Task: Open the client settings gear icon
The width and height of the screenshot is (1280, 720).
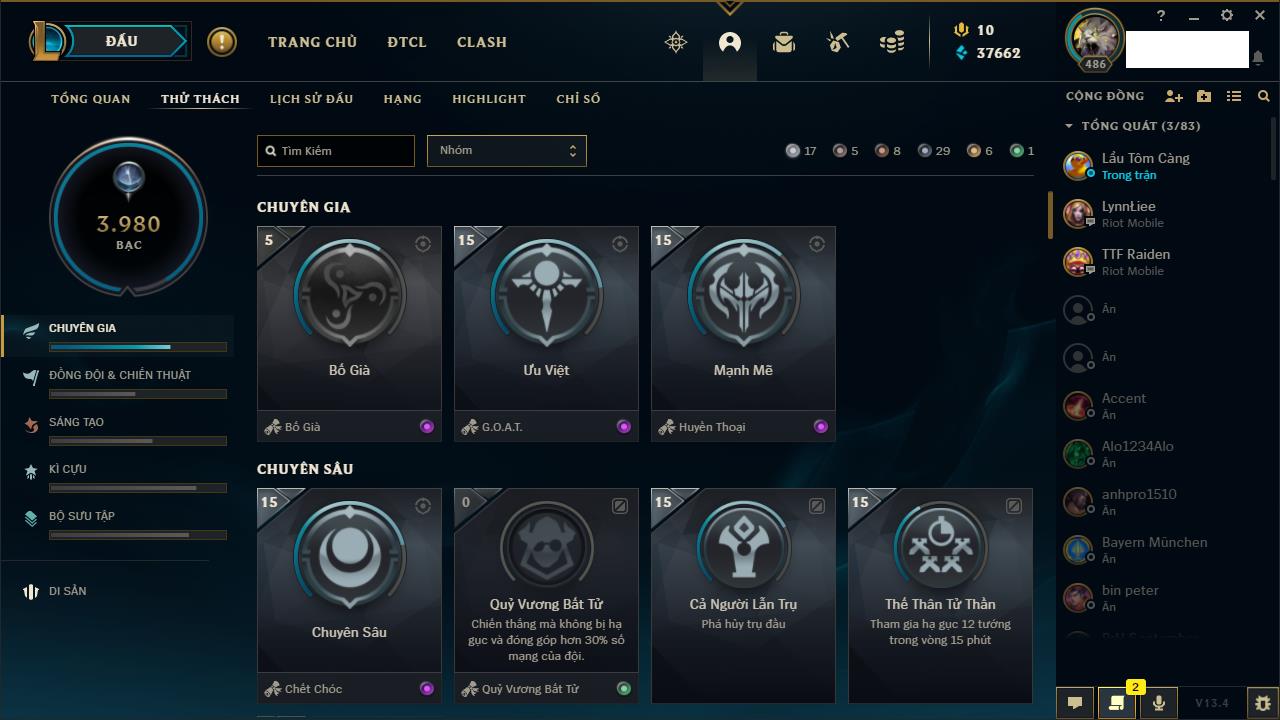Action: pyautogui.click(x=1227, y=16)
